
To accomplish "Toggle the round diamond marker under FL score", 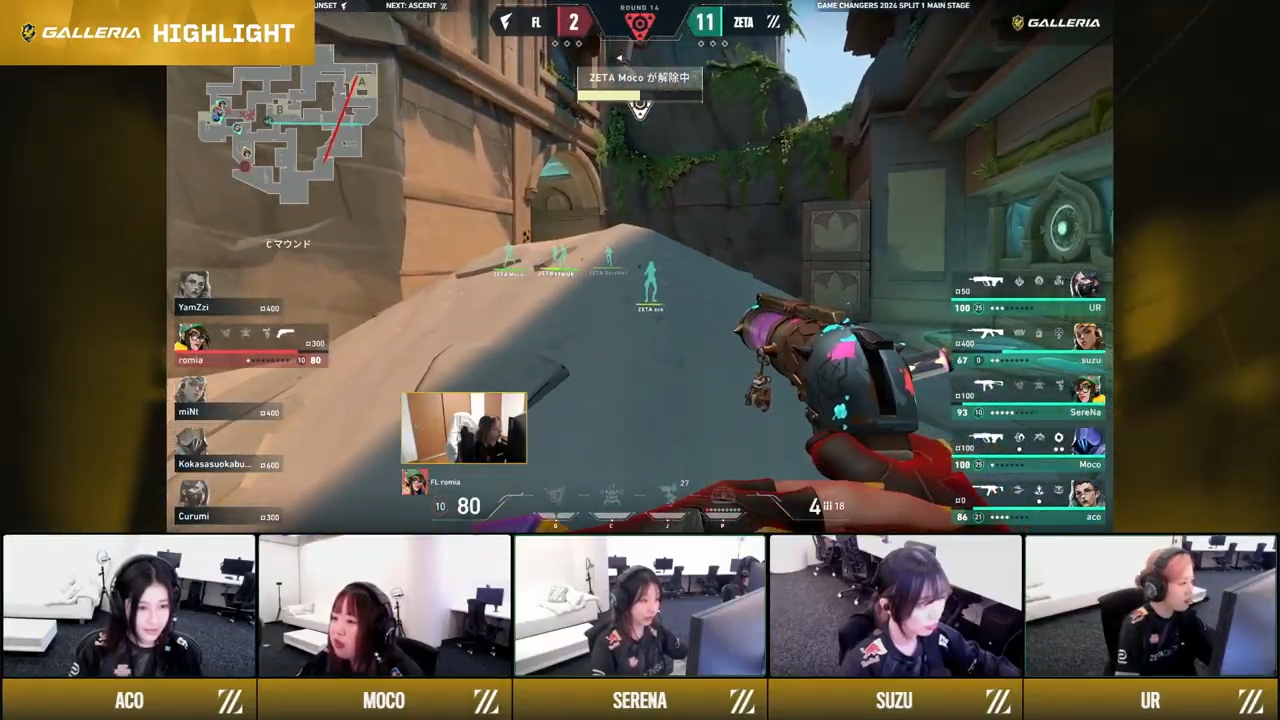I will coord(566,43).
